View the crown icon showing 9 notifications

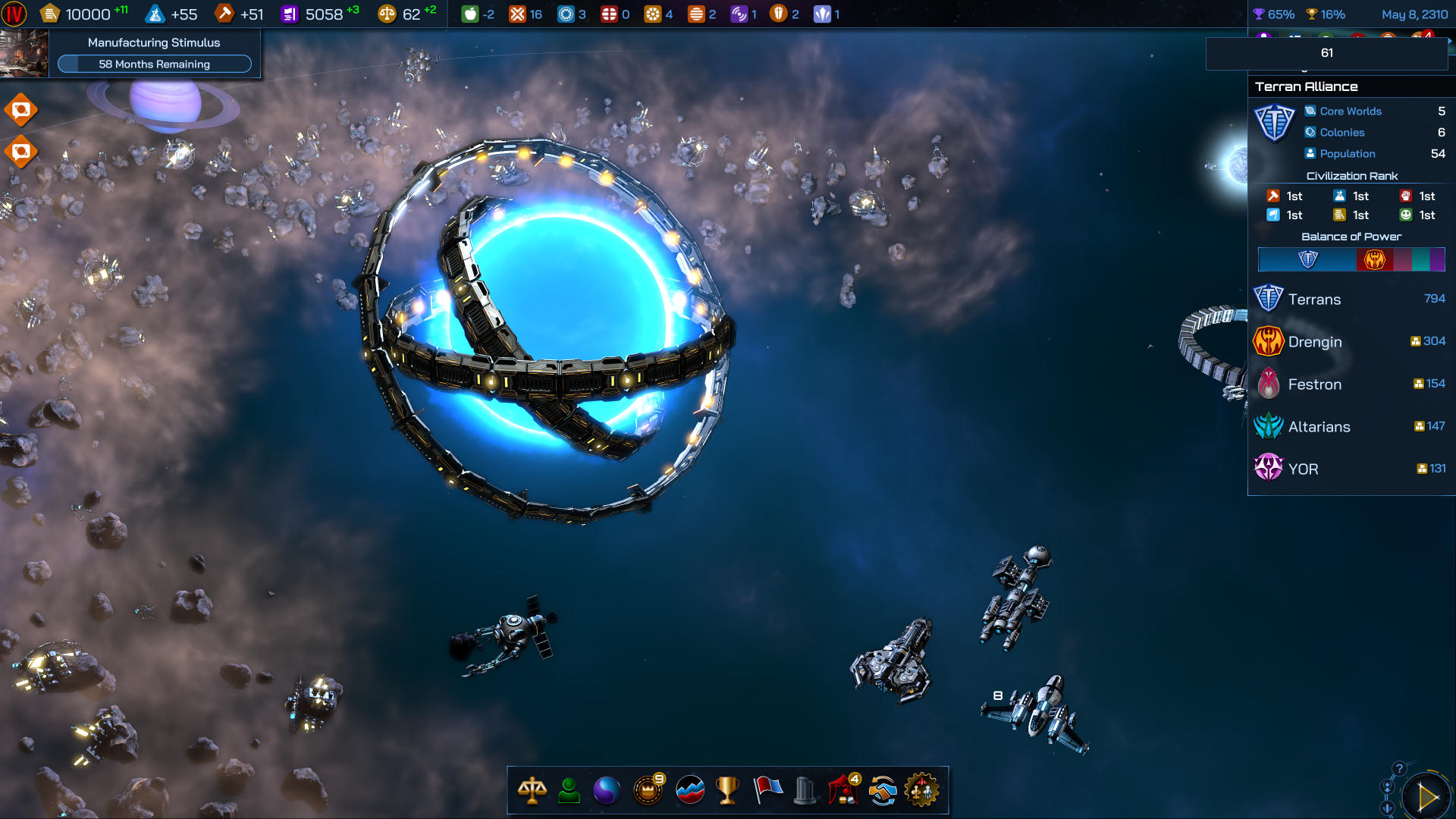tap(648, 789)
